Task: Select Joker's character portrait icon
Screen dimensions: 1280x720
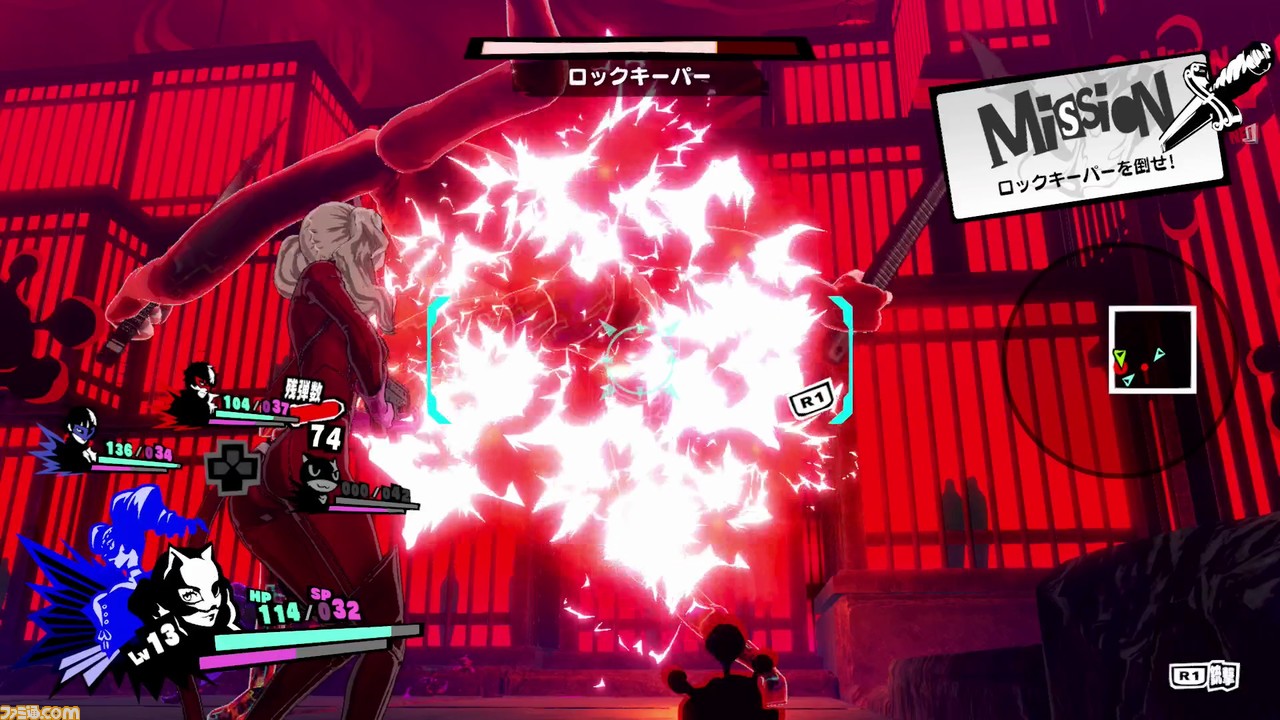Action: point(200,390)
